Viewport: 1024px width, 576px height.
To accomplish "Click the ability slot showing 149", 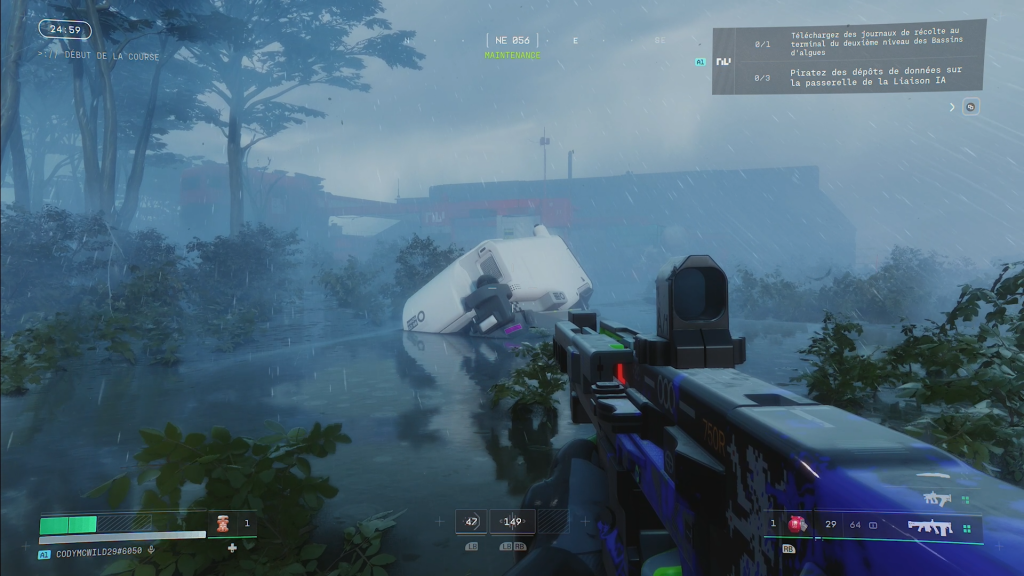I will click(x=513, y=521).
